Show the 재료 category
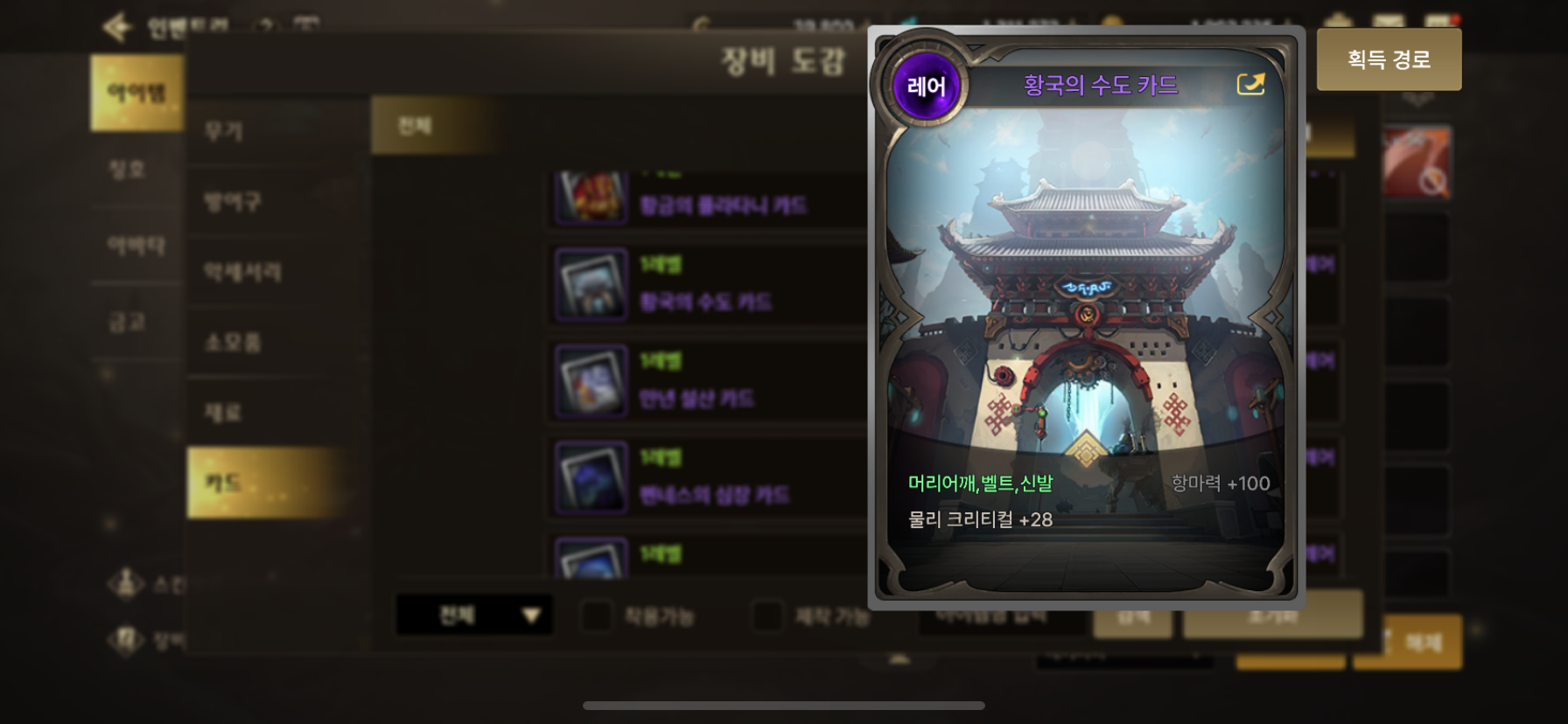 [223, 412]
